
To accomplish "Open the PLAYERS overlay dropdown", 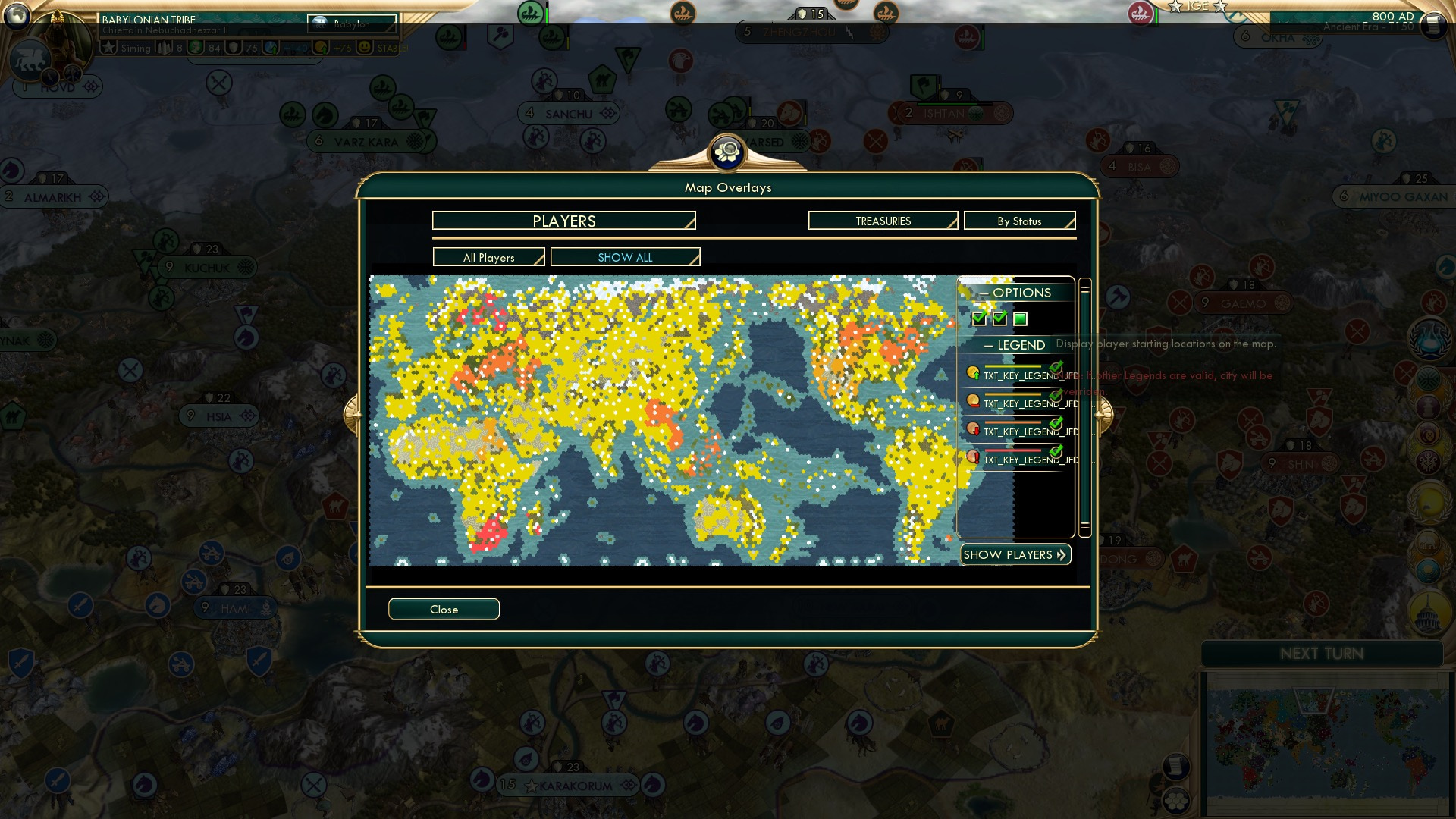I will (x=563, y=221).
